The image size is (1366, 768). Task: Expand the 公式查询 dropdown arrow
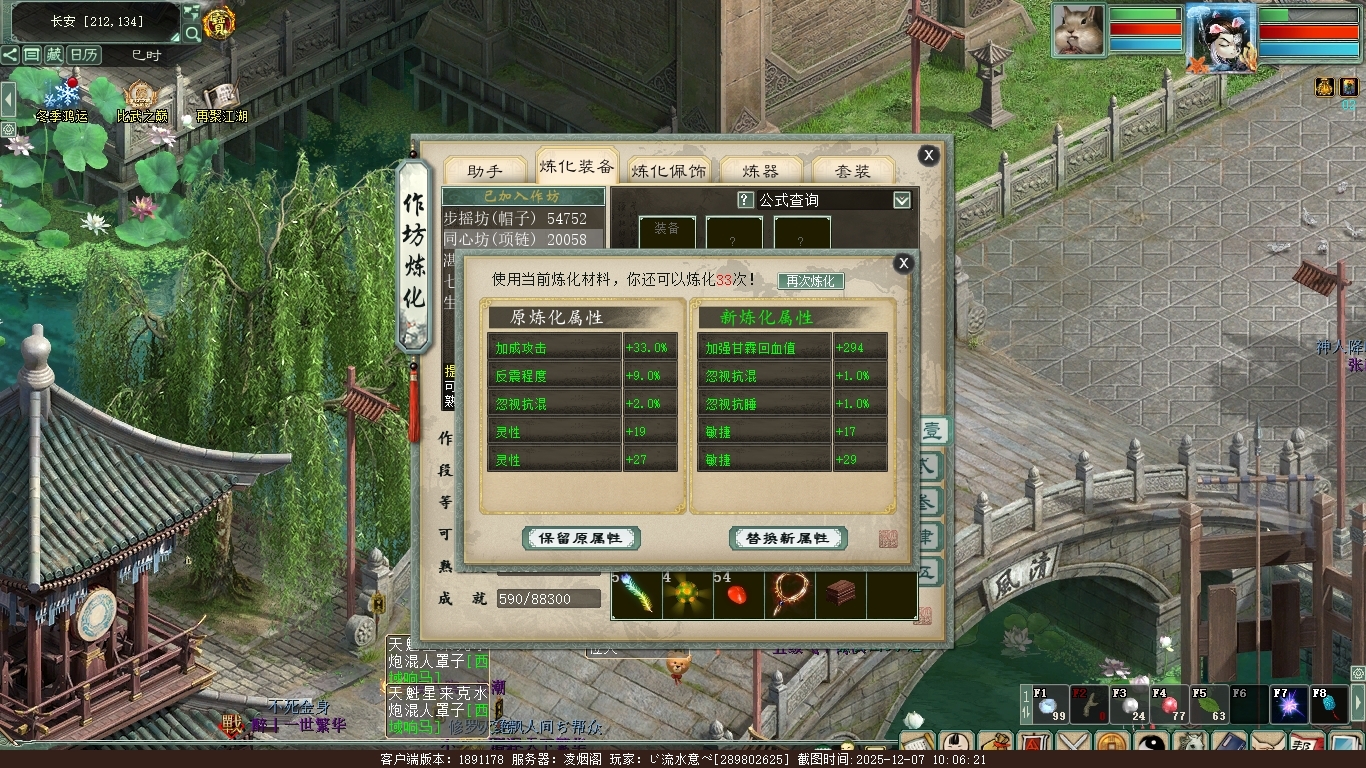tap(902, 200)
